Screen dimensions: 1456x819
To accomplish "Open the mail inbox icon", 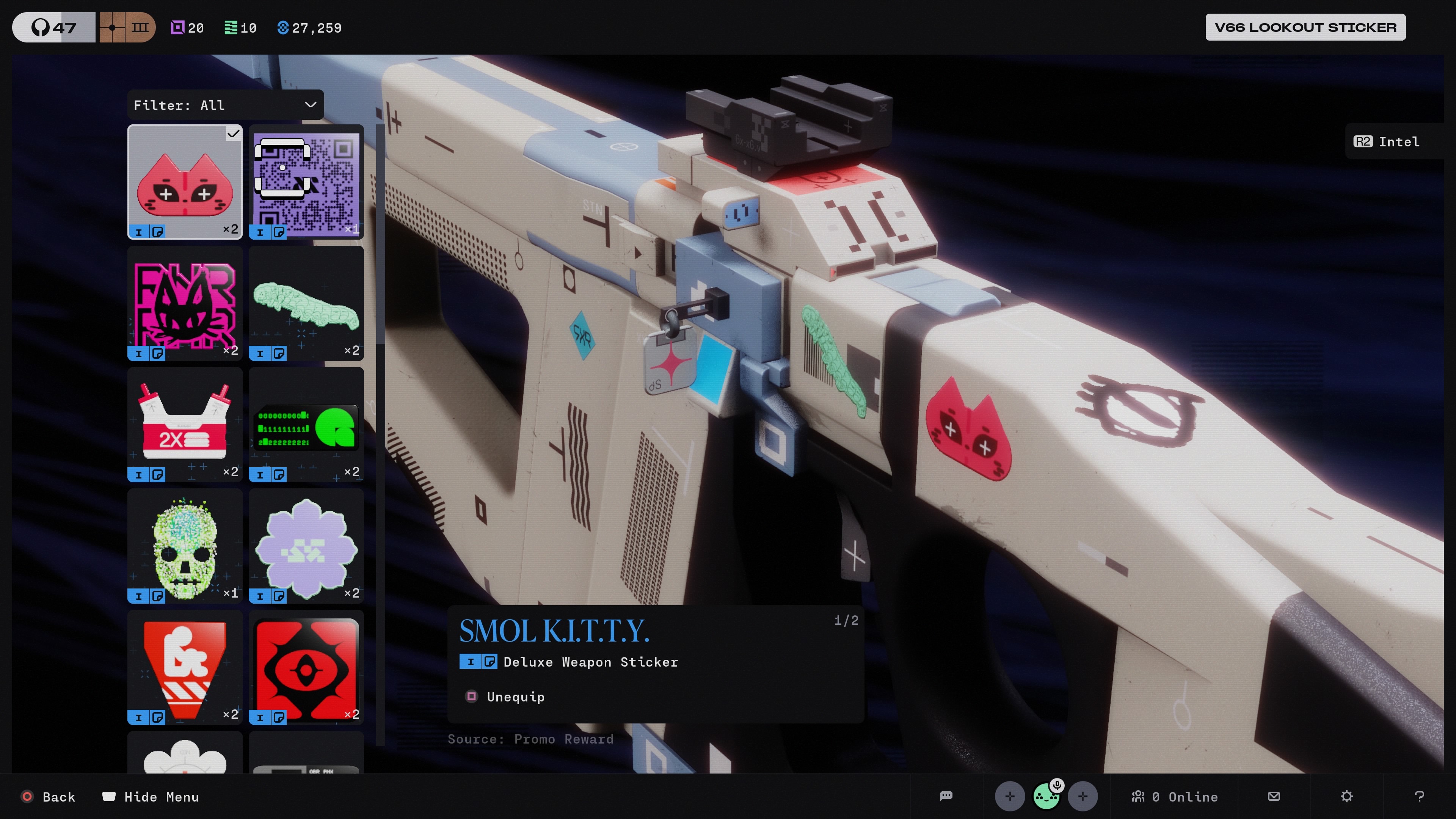I will (1274, 796).
